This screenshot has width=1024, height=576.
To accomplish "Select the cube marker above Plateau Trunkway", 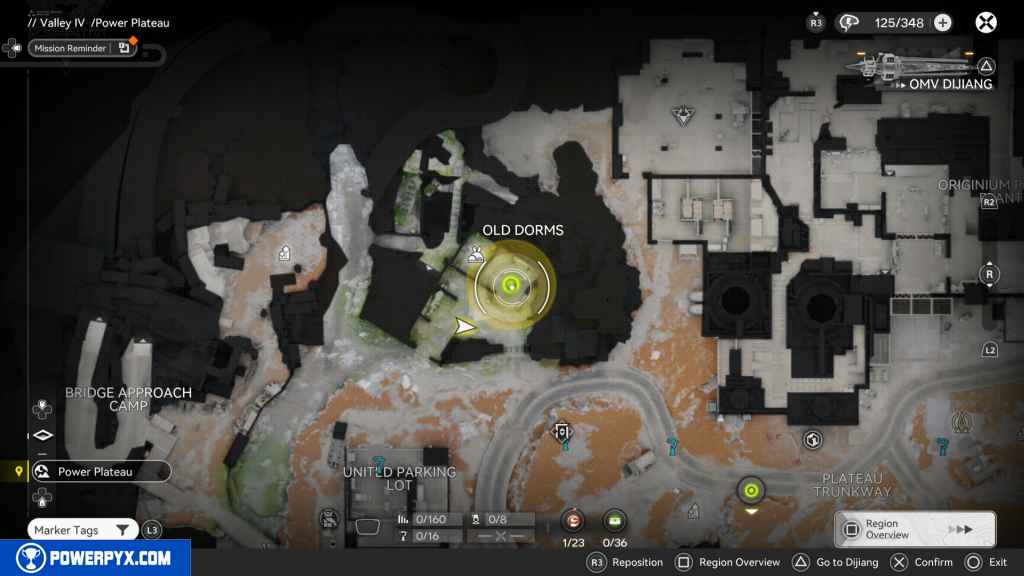I will pyautogui.click(x=813, y=438).
